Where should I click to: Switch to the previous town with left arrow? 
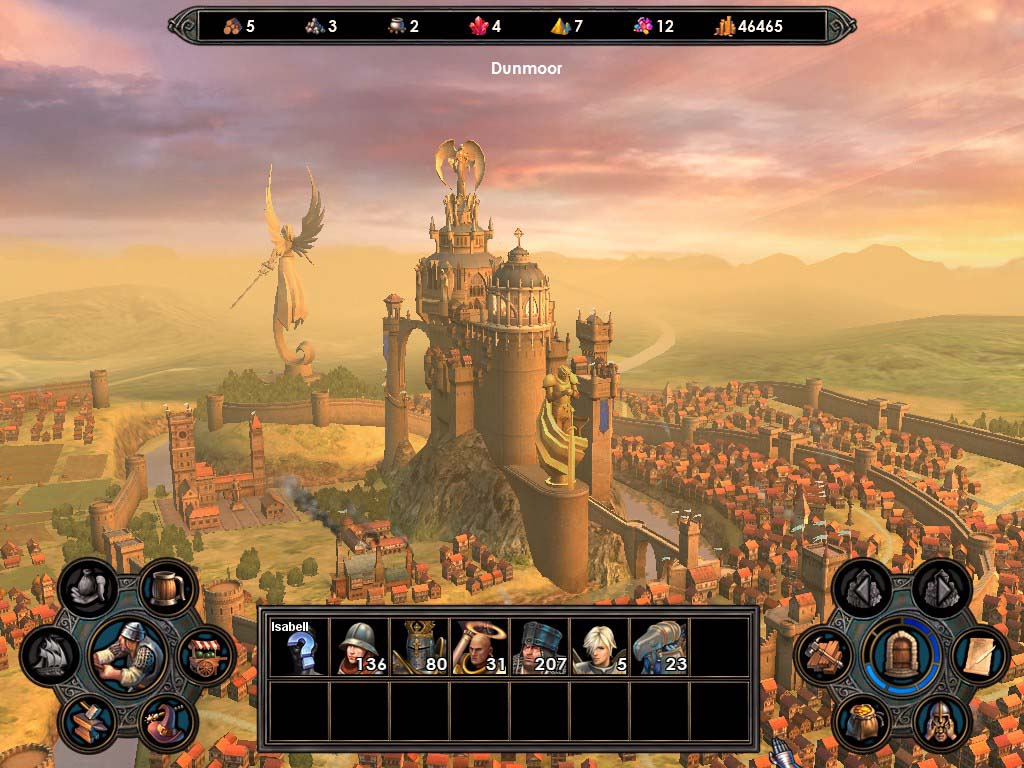[x=862, y=588]
